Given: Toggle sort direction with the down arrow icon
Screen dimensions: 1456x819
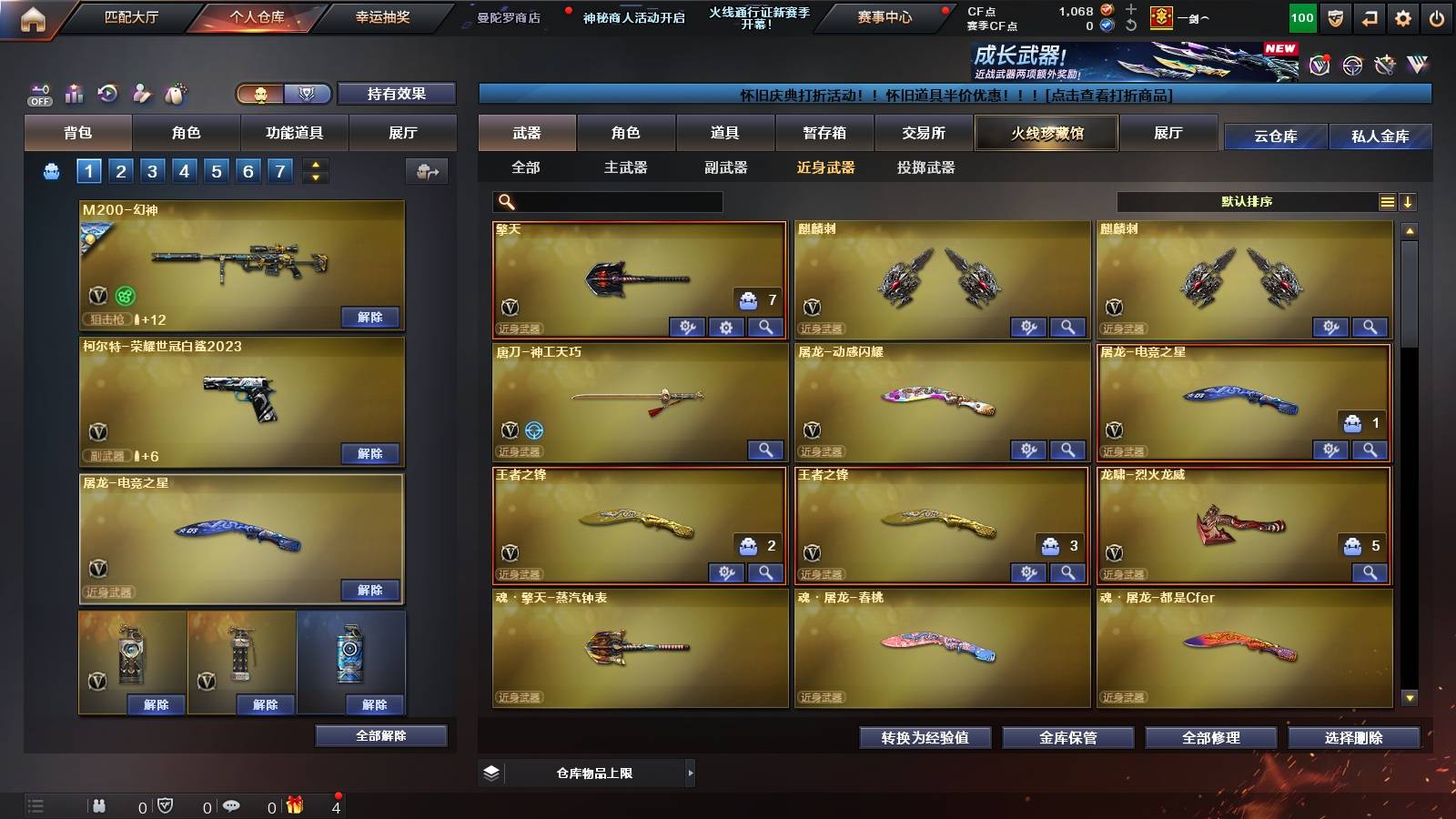Looking at the screenshot, I should click(1409, 202).
